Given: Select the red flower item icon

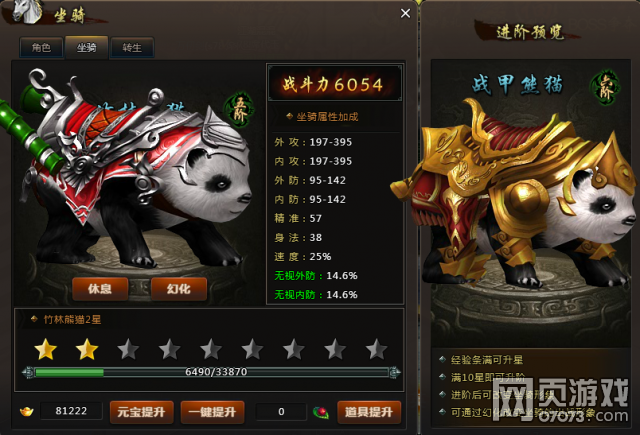Looking at the screenshot, I should [321, 411].
